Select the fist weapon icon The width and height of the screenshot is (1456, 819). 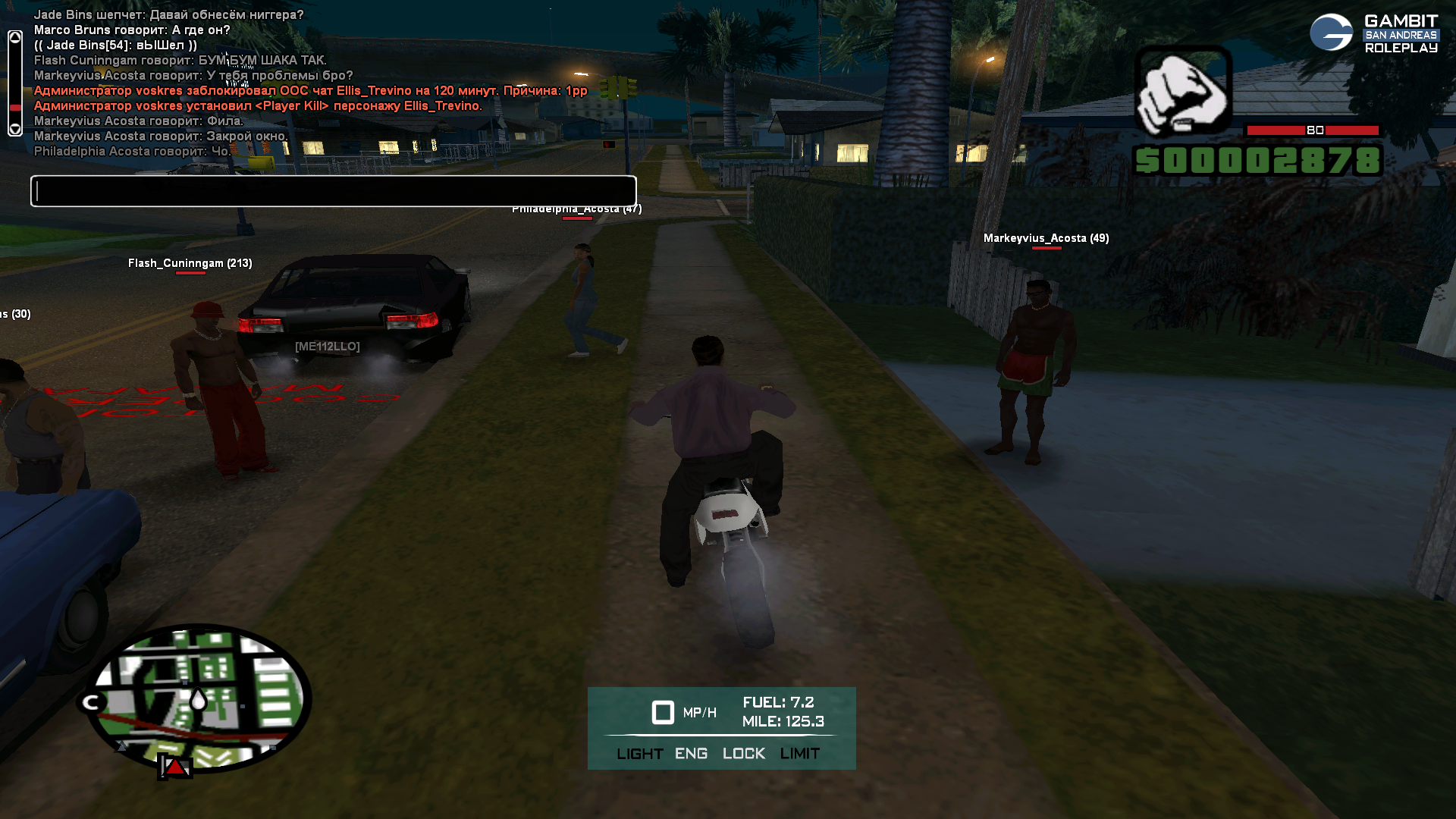pyautogui.click(x=1183, y=91)
